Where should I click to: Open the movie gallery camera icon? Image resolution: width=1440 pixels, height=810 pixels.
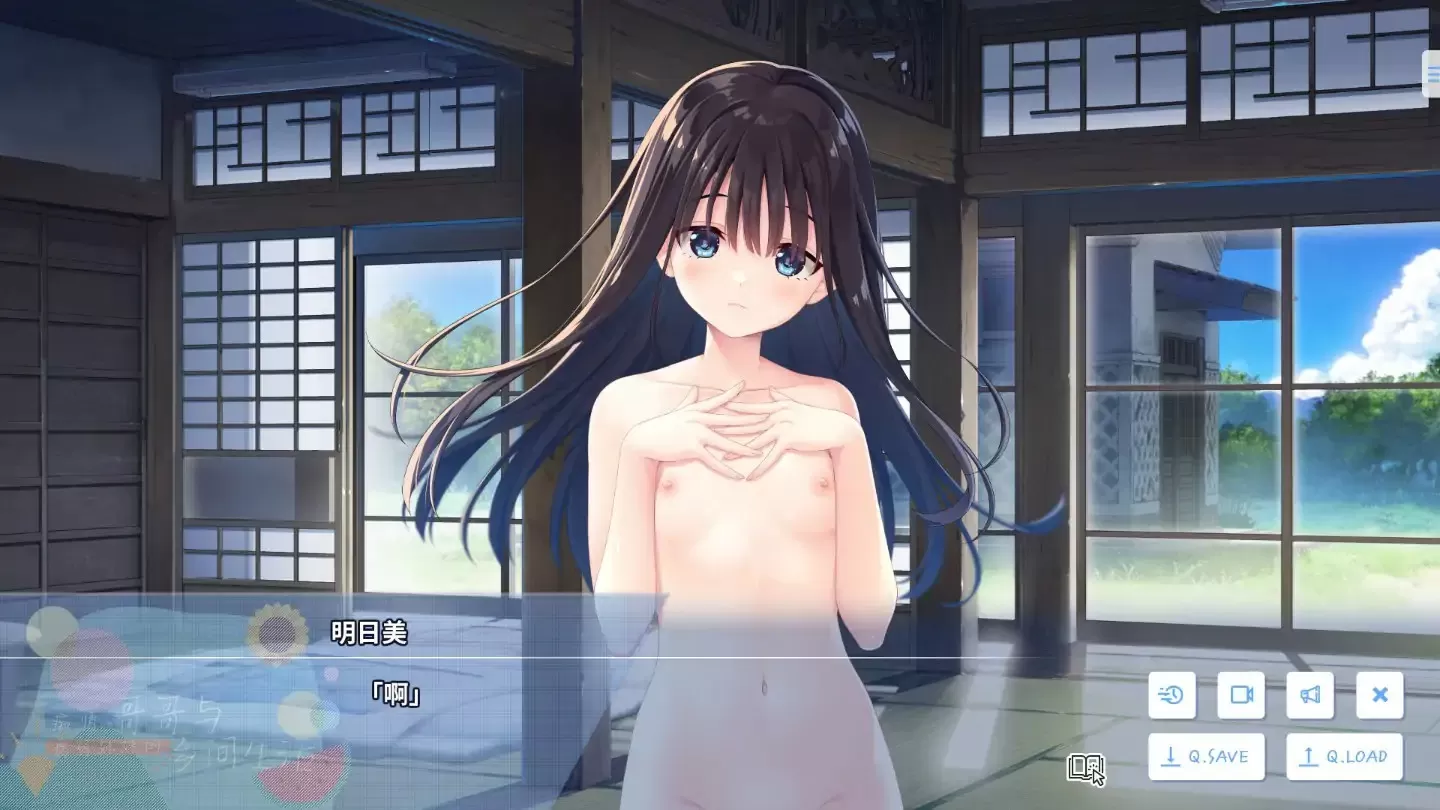click(1243, 695)
